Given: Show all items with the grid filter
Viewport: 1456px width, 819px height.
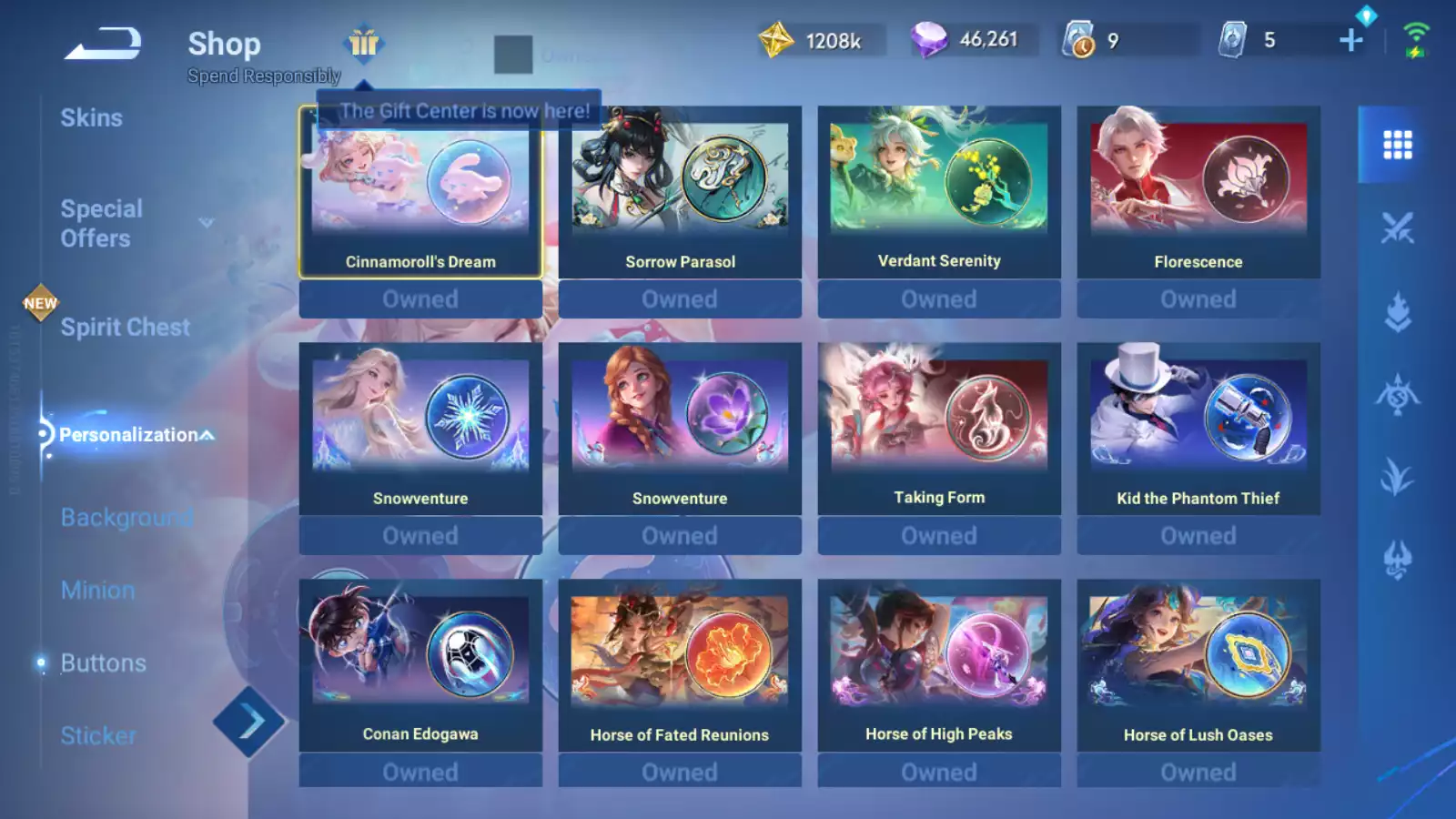Looking at the screenshot, I should point(1397,145).
